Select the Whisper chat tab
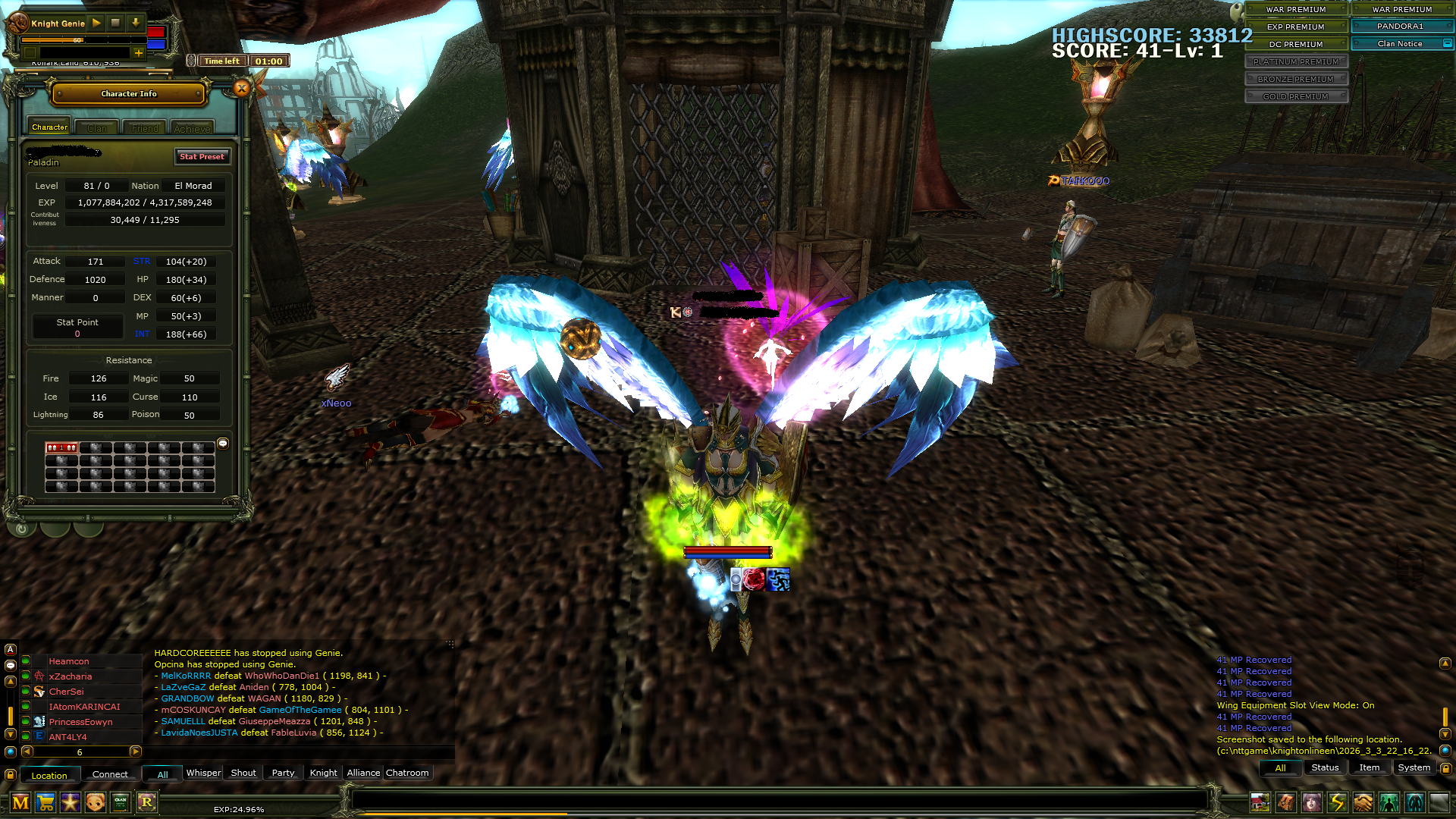Image resolution: width=1456 pixels, height=819 pixels. (203, 773)
